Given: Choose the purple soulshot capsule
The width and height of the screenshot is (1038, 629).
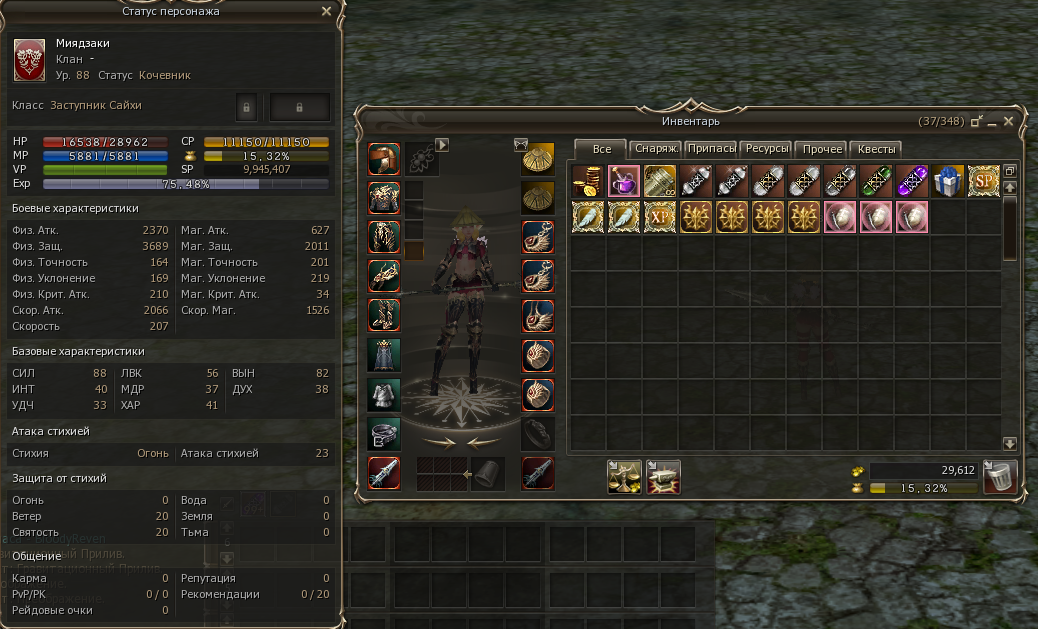Looking at the screenshot, I should (x=912, y=181).
